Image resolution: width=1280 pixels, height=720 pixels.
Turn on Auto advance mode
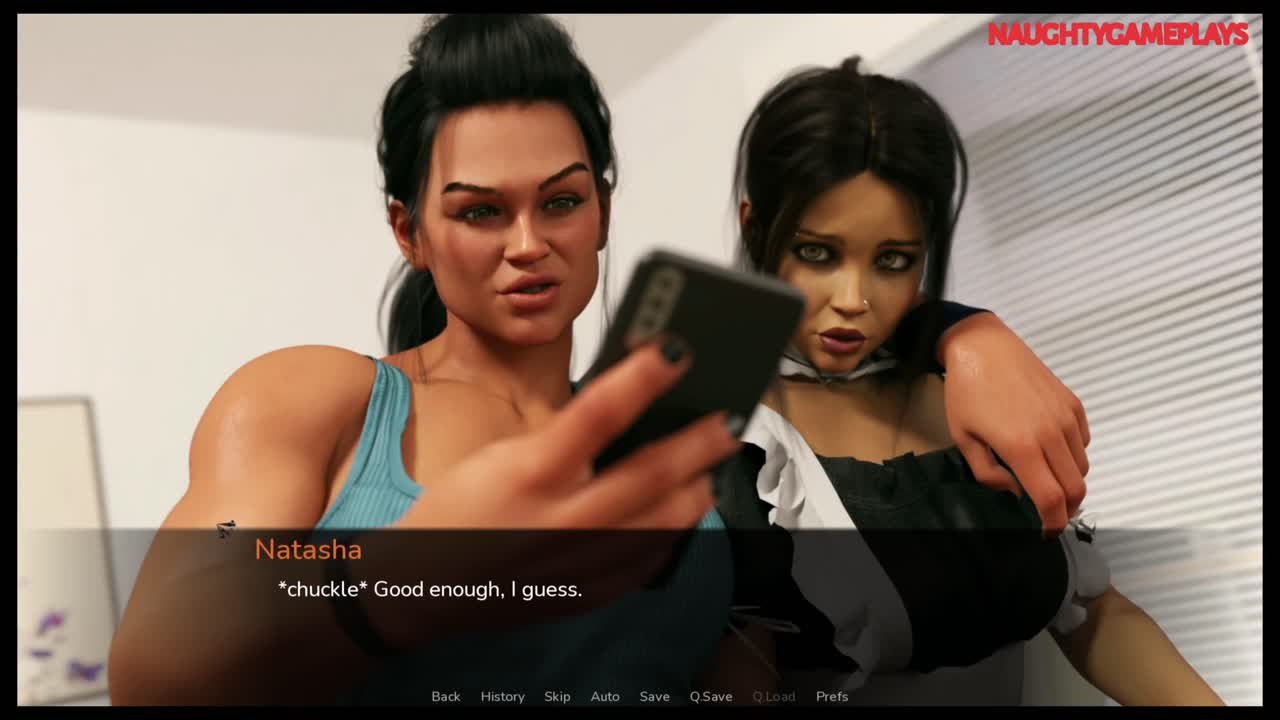[605, 696]
